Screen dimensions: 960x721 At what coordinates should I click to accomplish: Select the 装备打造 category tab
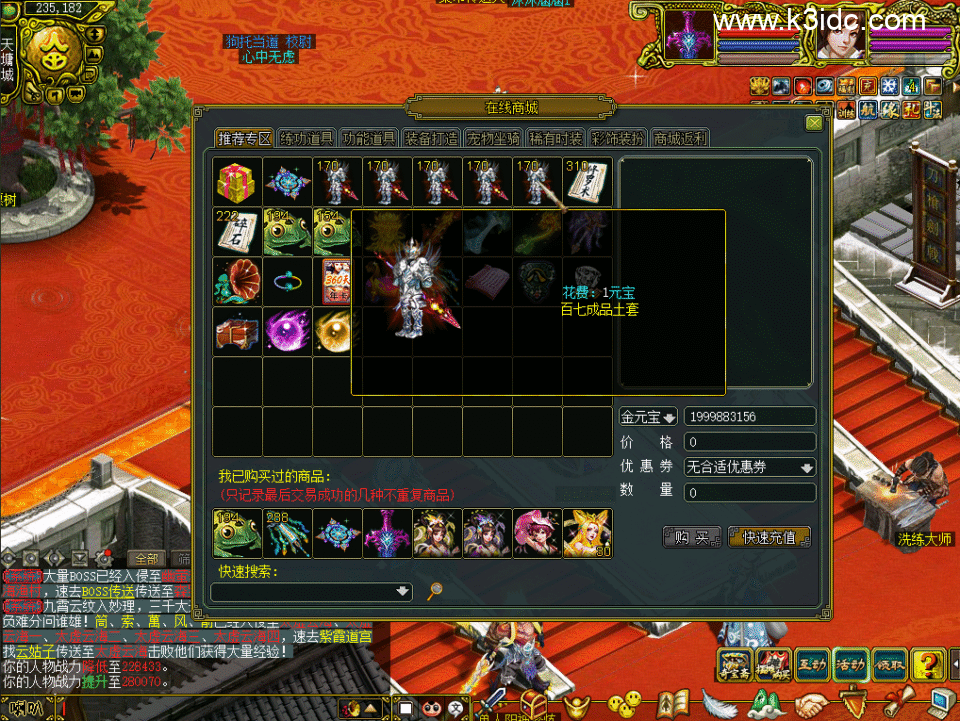pyautogui.click(x=431, y=138)
